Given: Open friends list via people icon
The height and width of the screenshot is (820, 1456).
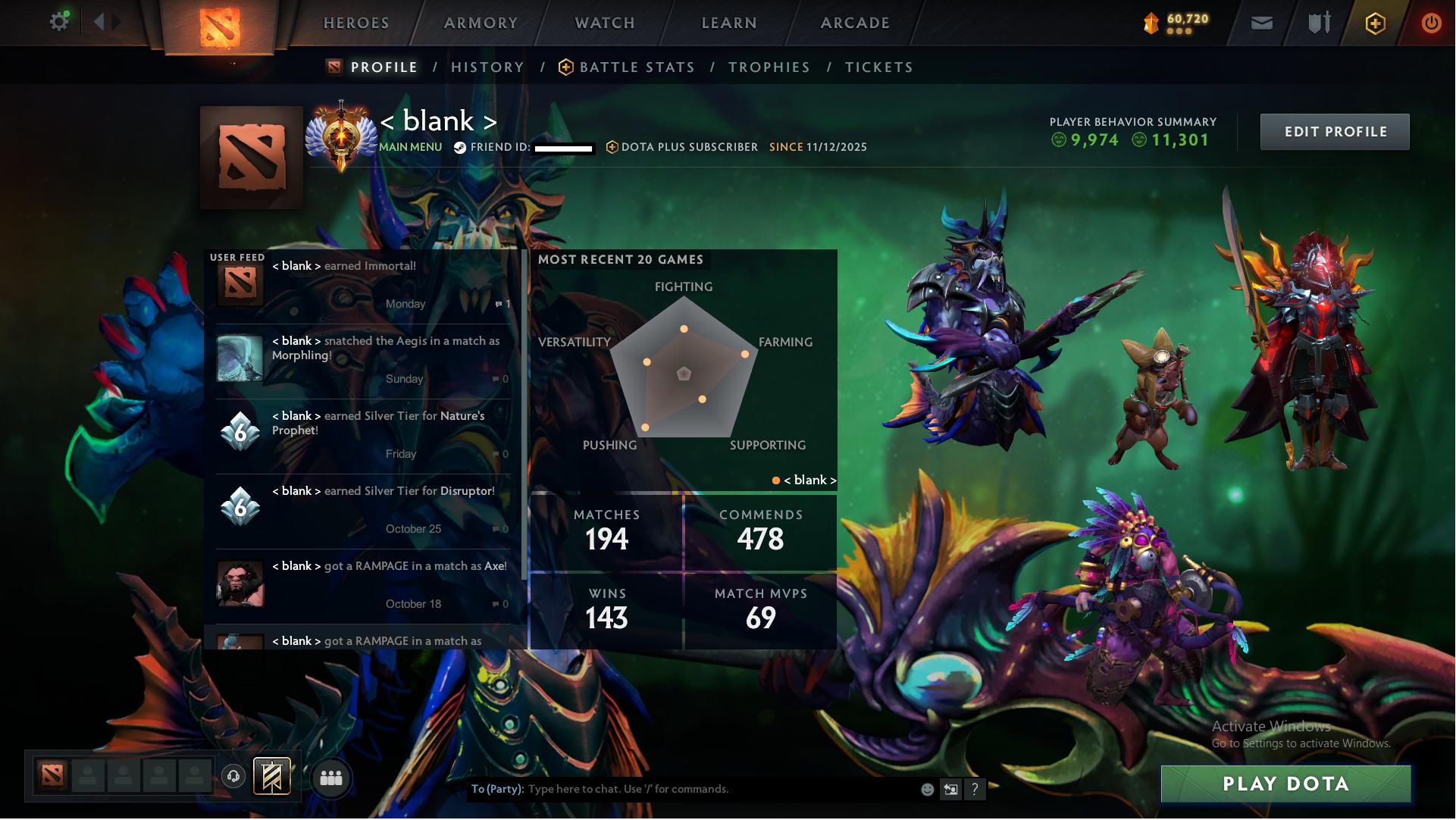Looking at the screenshot, I should (331, 778).
